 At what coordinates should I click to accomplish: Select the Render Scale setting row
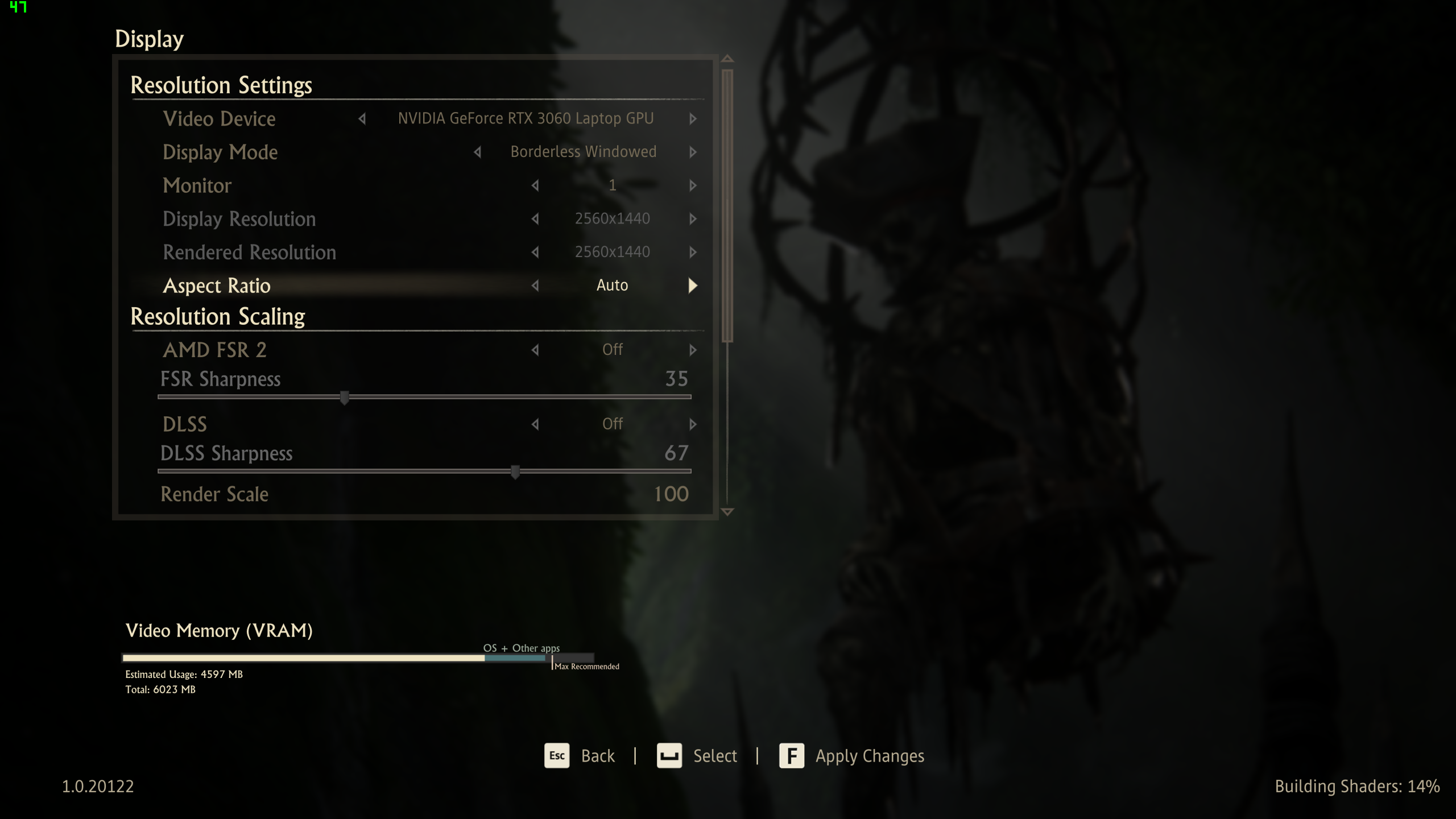point(215,494)
